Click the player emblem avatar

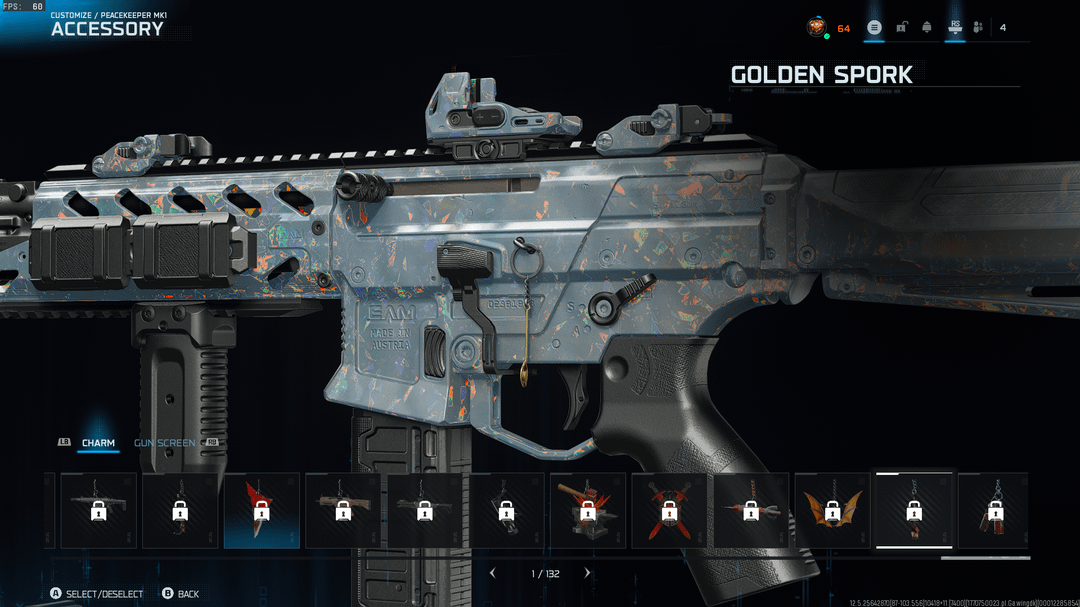pyautogui.click(x=817, y=27)
